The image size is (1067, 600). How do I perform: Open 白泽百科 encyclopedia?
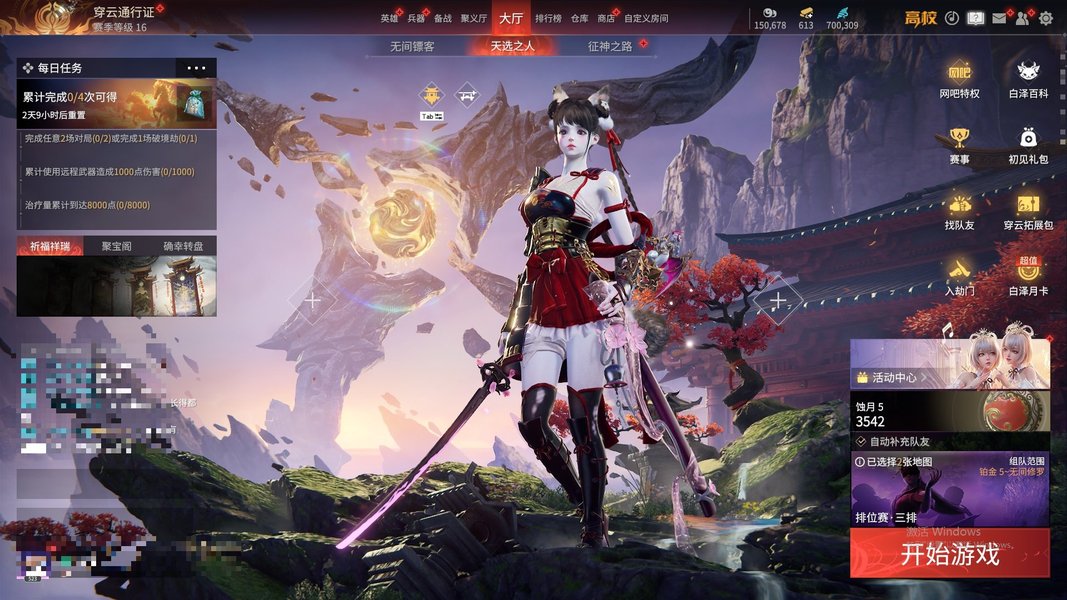click(x=1028, y=80)
